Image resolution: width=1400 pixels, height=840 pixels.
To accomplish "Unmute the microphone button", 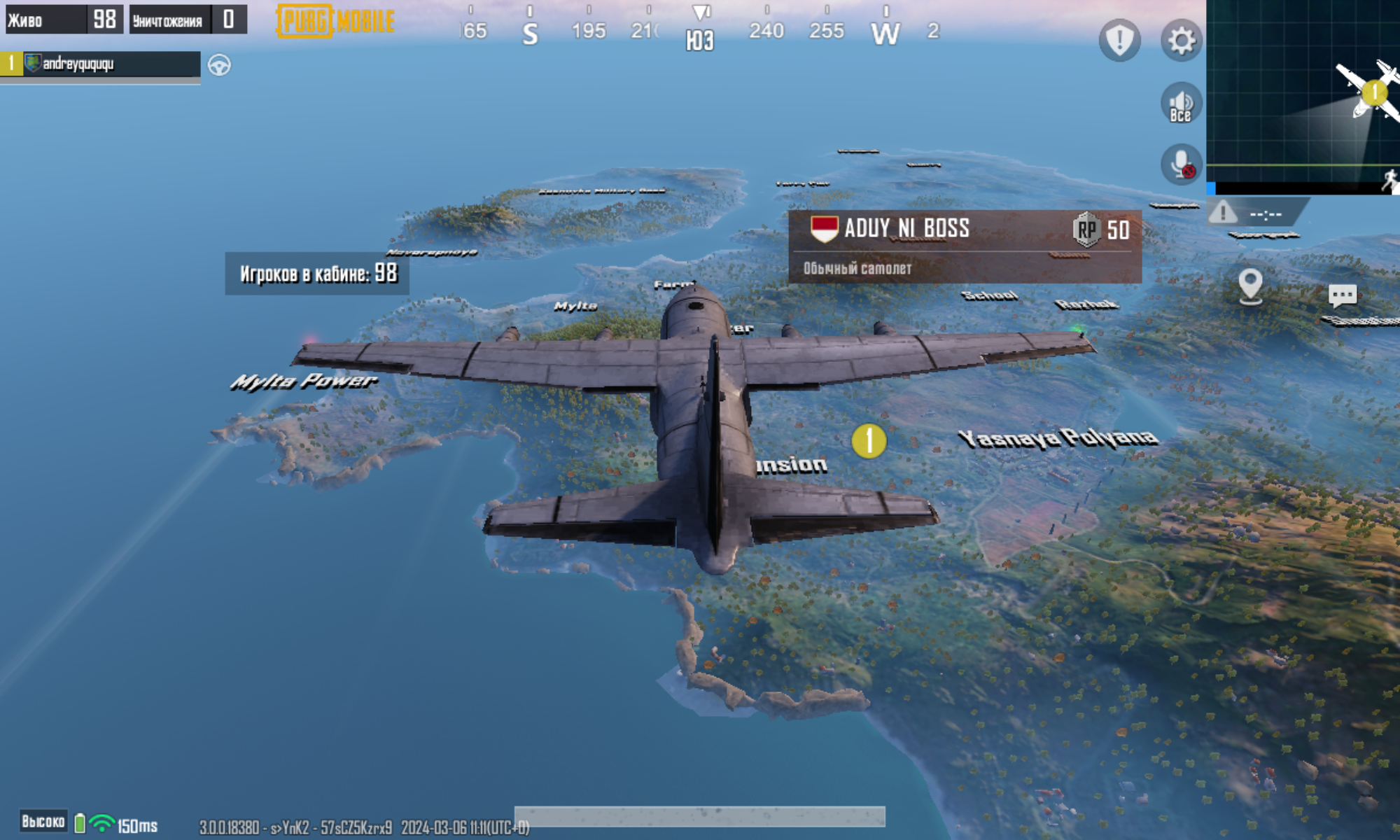I will click(x=1181, y=165).
